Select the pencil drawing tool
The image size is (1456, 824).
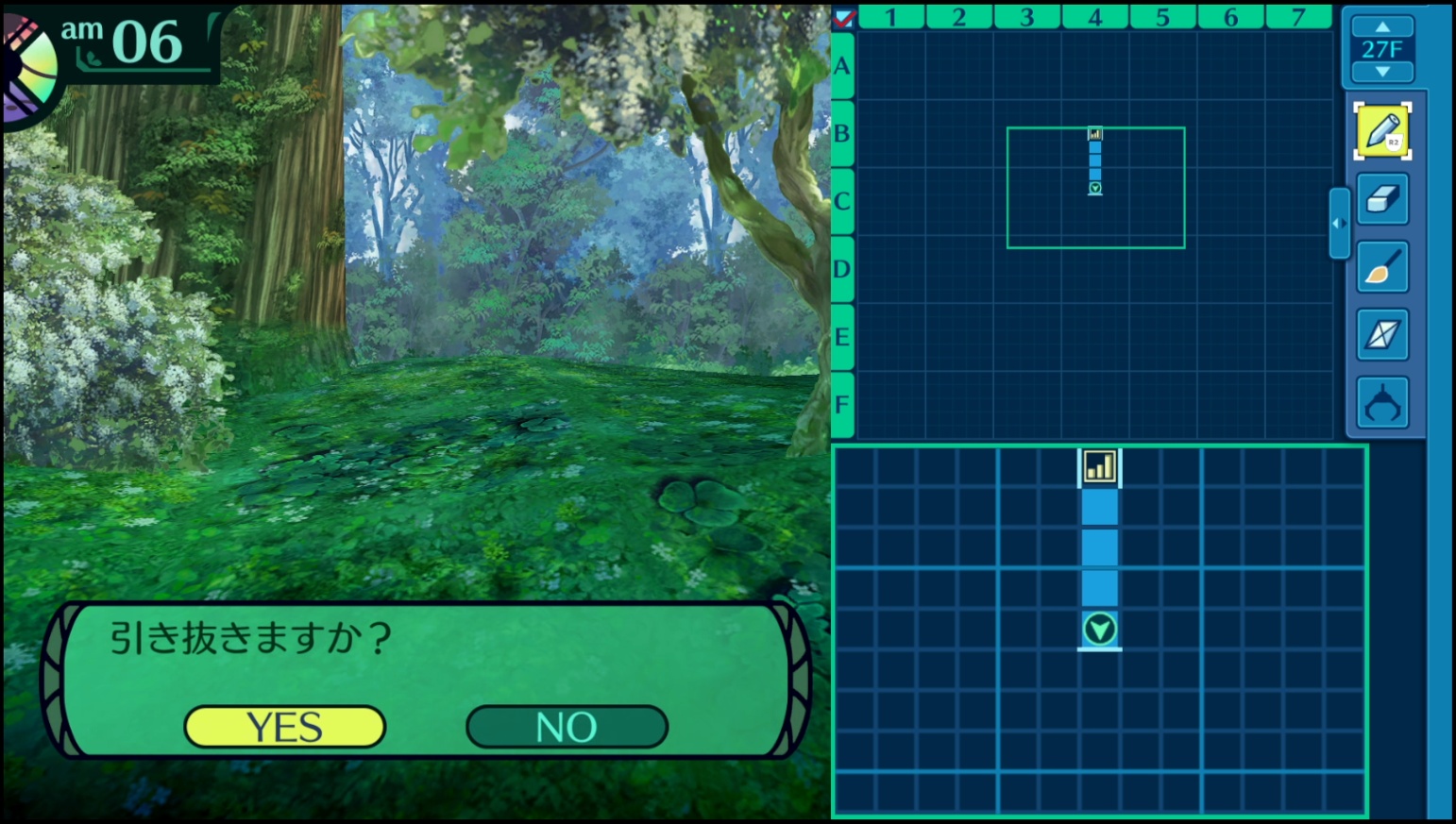(1382, 131)
